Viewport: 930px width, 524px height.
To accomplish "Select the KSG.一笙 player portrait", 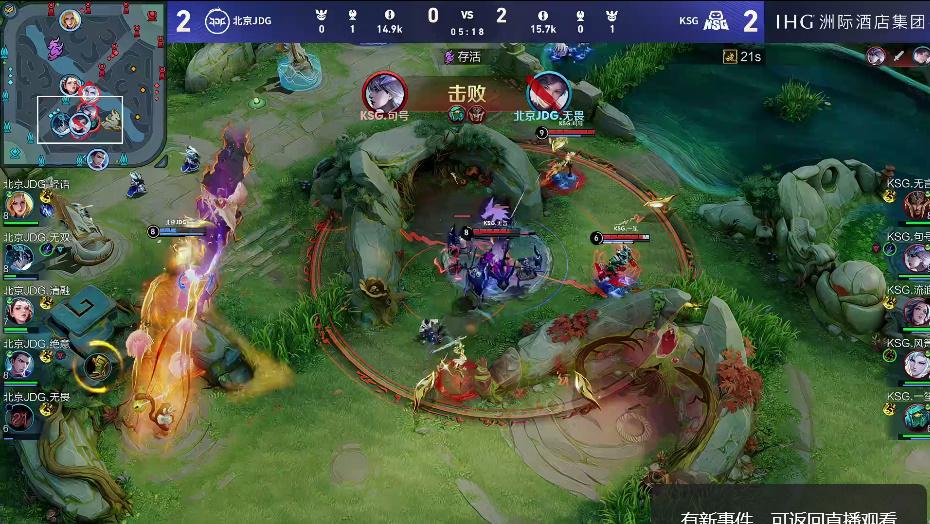I will point(915,418).
